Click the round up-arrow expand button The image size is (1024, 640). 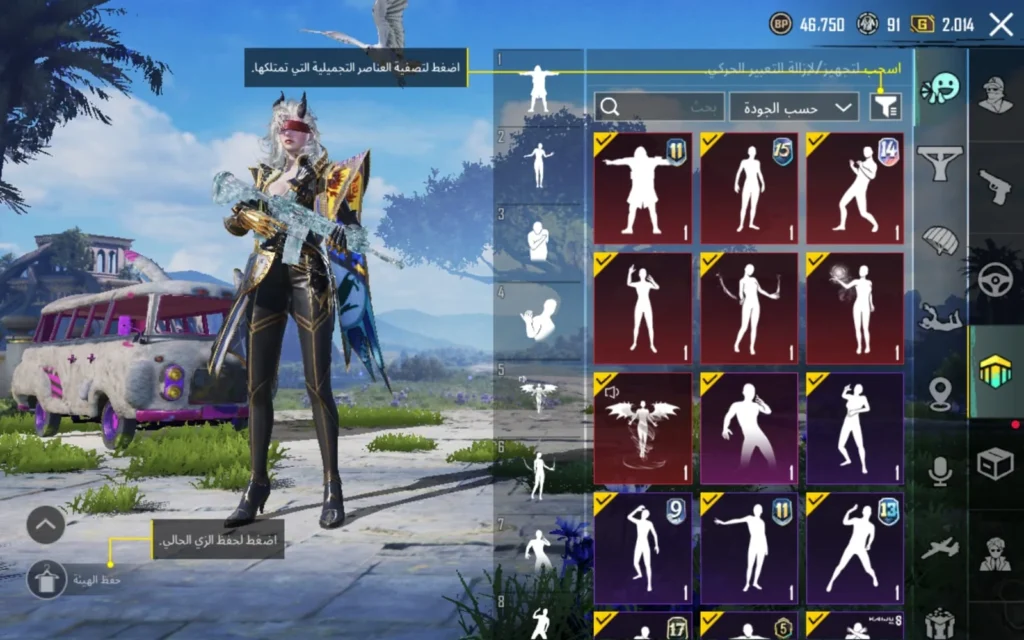click(46, 524)
